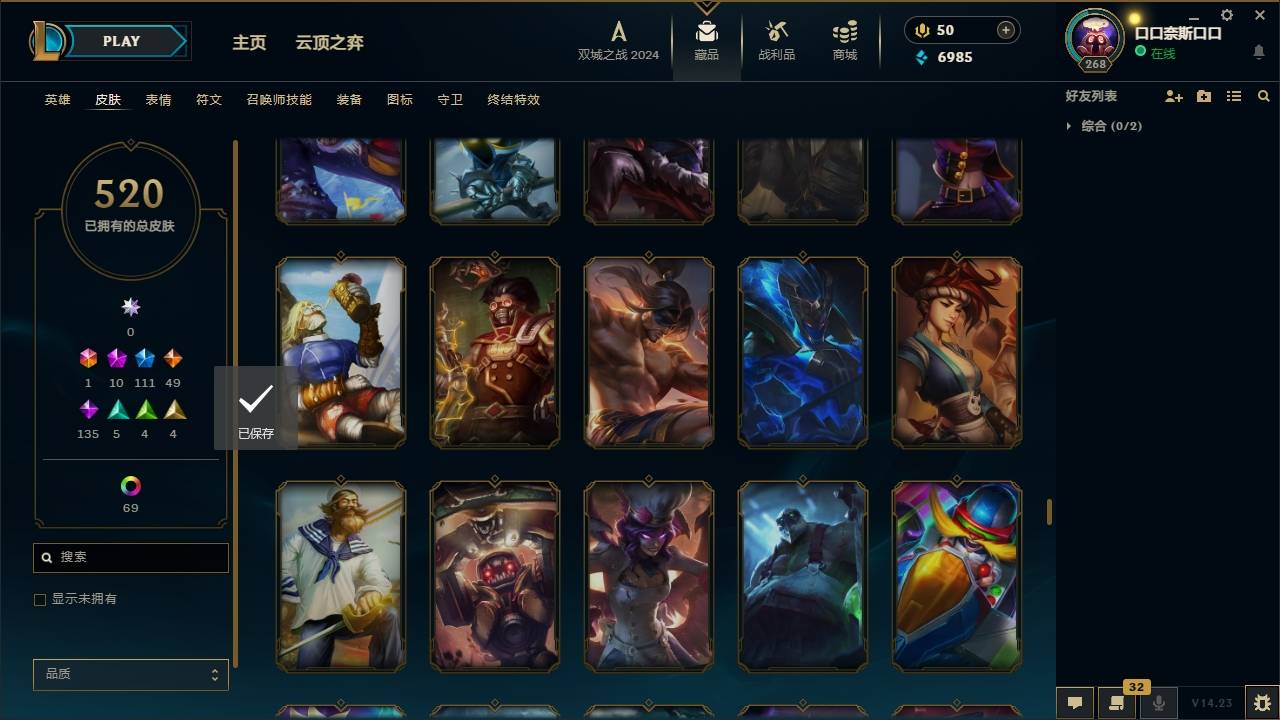Screen dimensions: 1280x720
Task: Open friend search with the magnifier icon
Action: click(x=1264, y=96)
